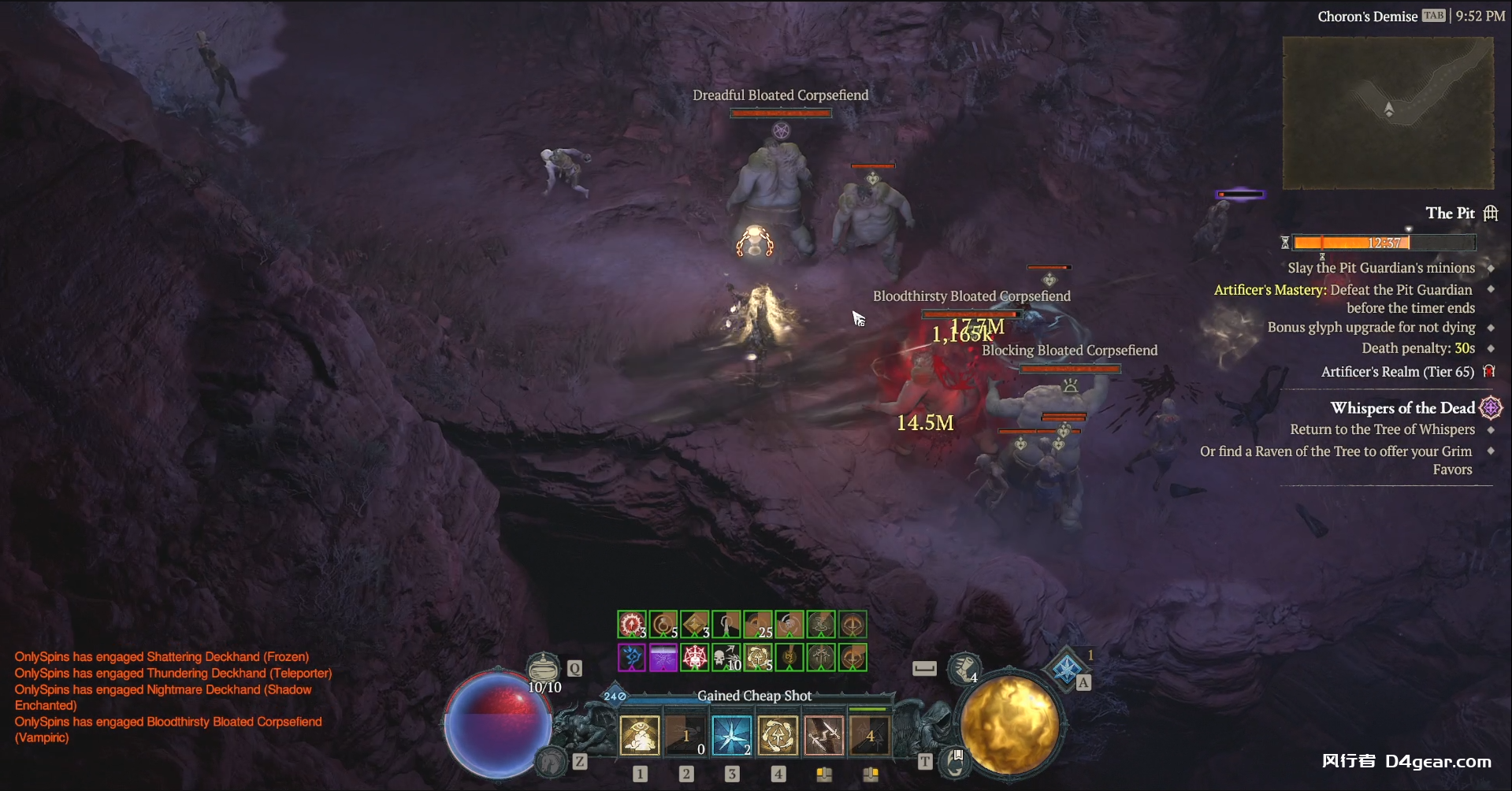Select the Whispers of the Dead quest
This screenshot has width=1512, height=791.
coord(1402,408)
